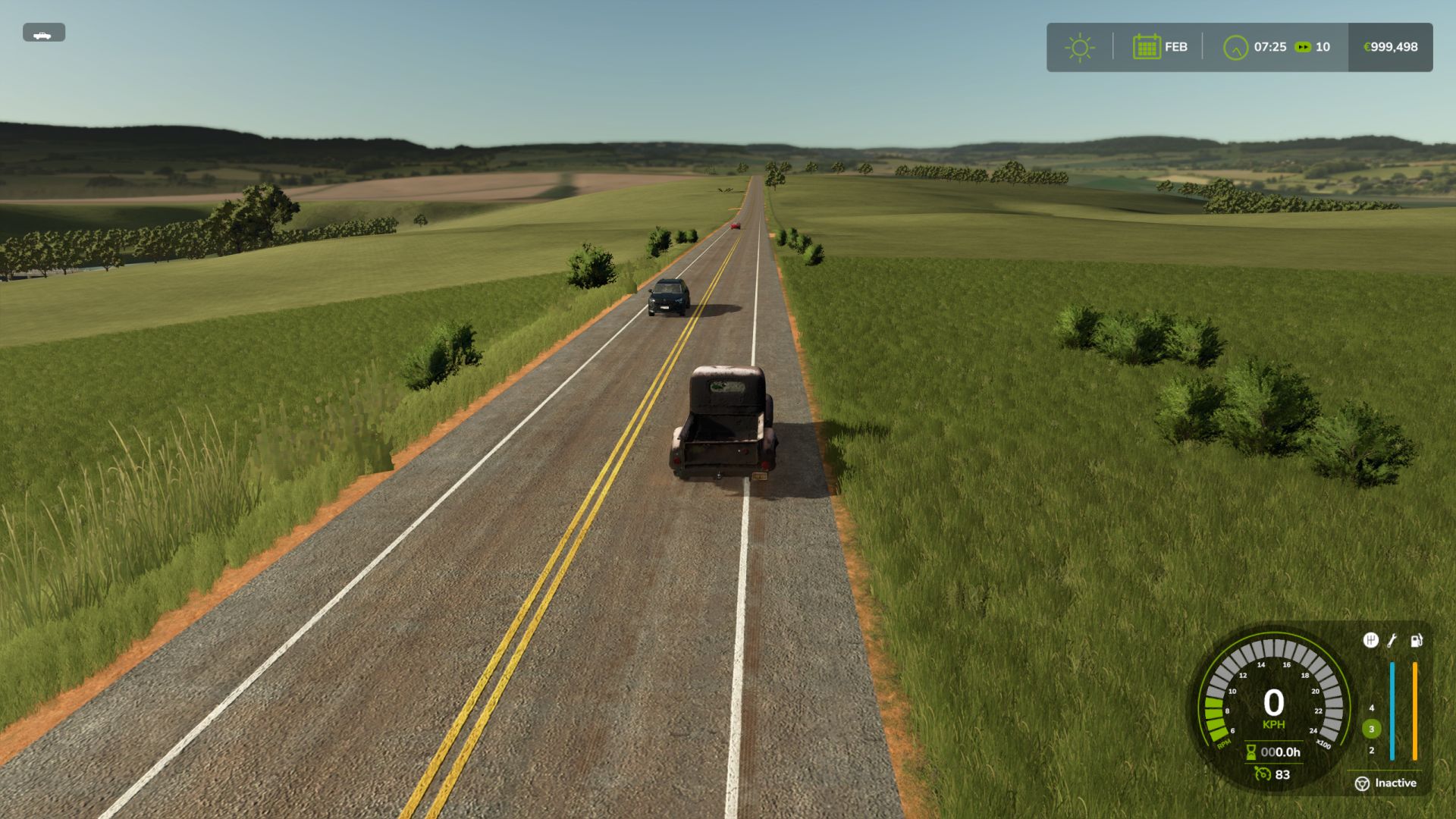The height and width of the screenshot is (819, 1456).
Task: Click the green clock icon
Action: coord(1235,47)
